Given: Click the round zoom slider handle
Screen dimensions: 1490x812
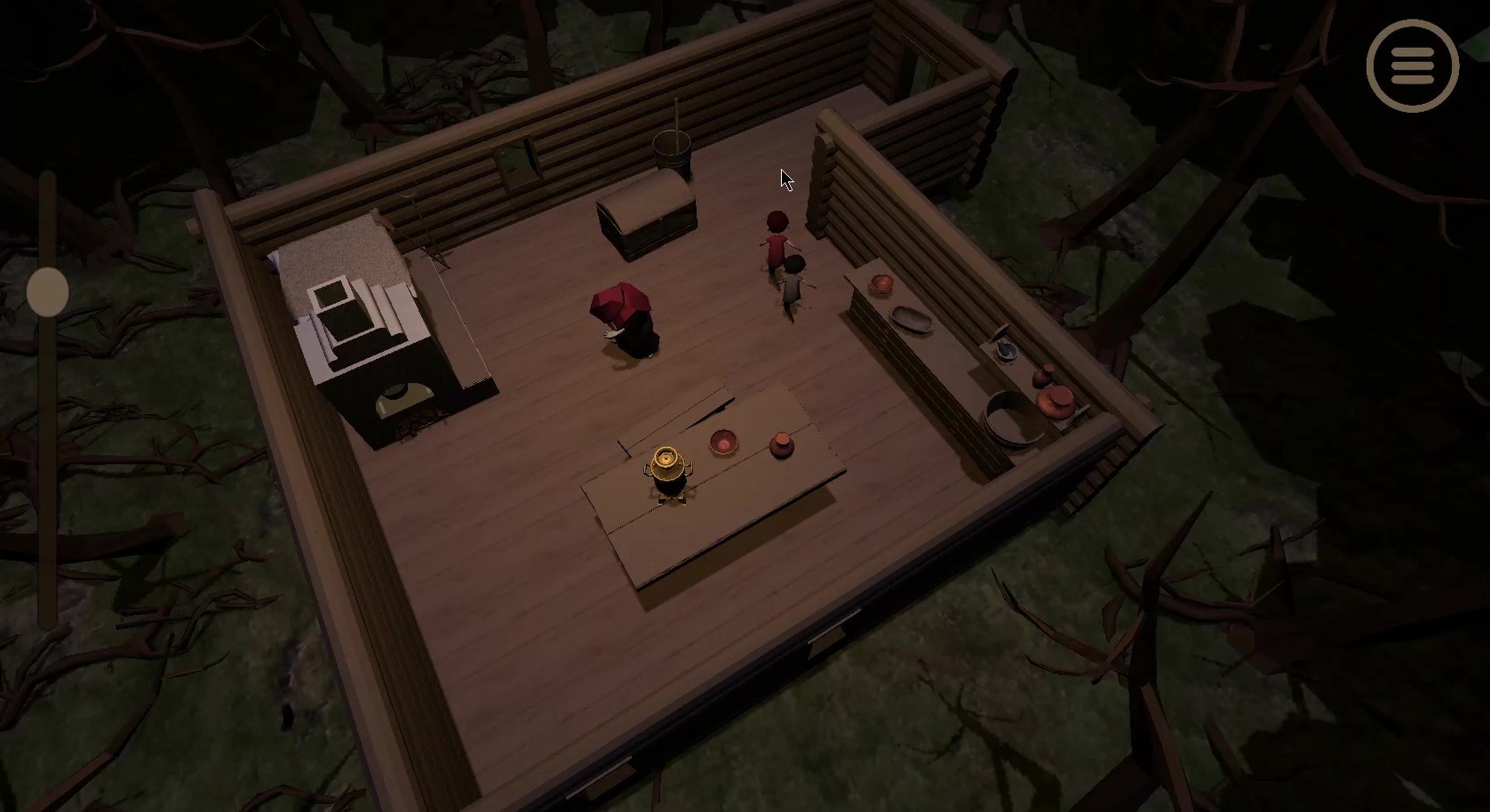Looking at the screenshot, I should (48, 291).
